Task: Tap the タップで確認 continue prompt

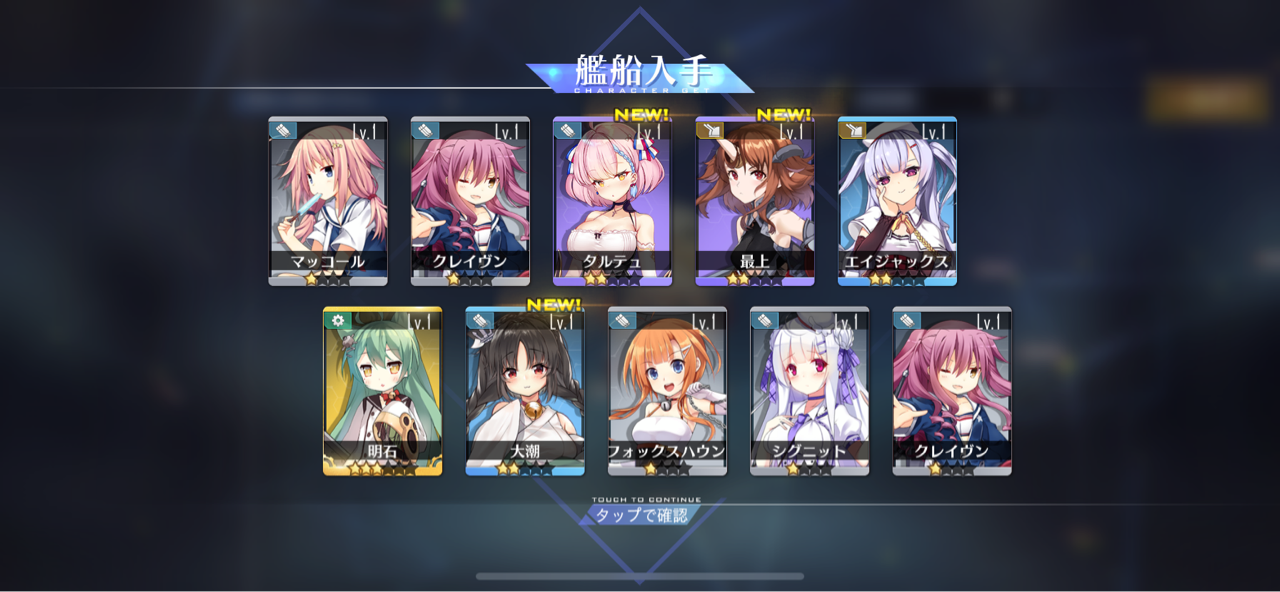Action: point(641,515)
